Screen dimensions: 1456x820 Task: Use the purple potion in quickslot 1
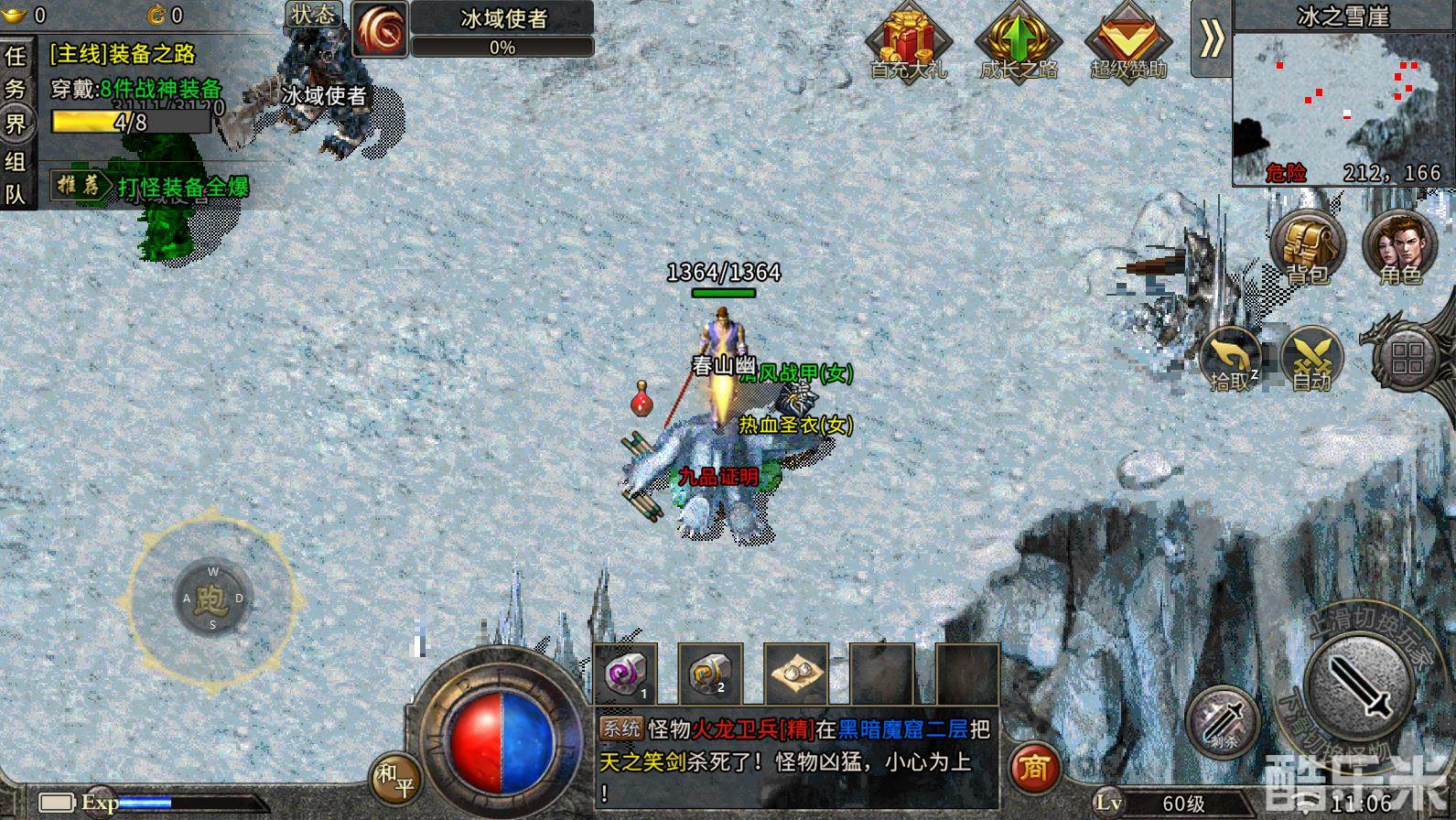[x=626, y=674]
